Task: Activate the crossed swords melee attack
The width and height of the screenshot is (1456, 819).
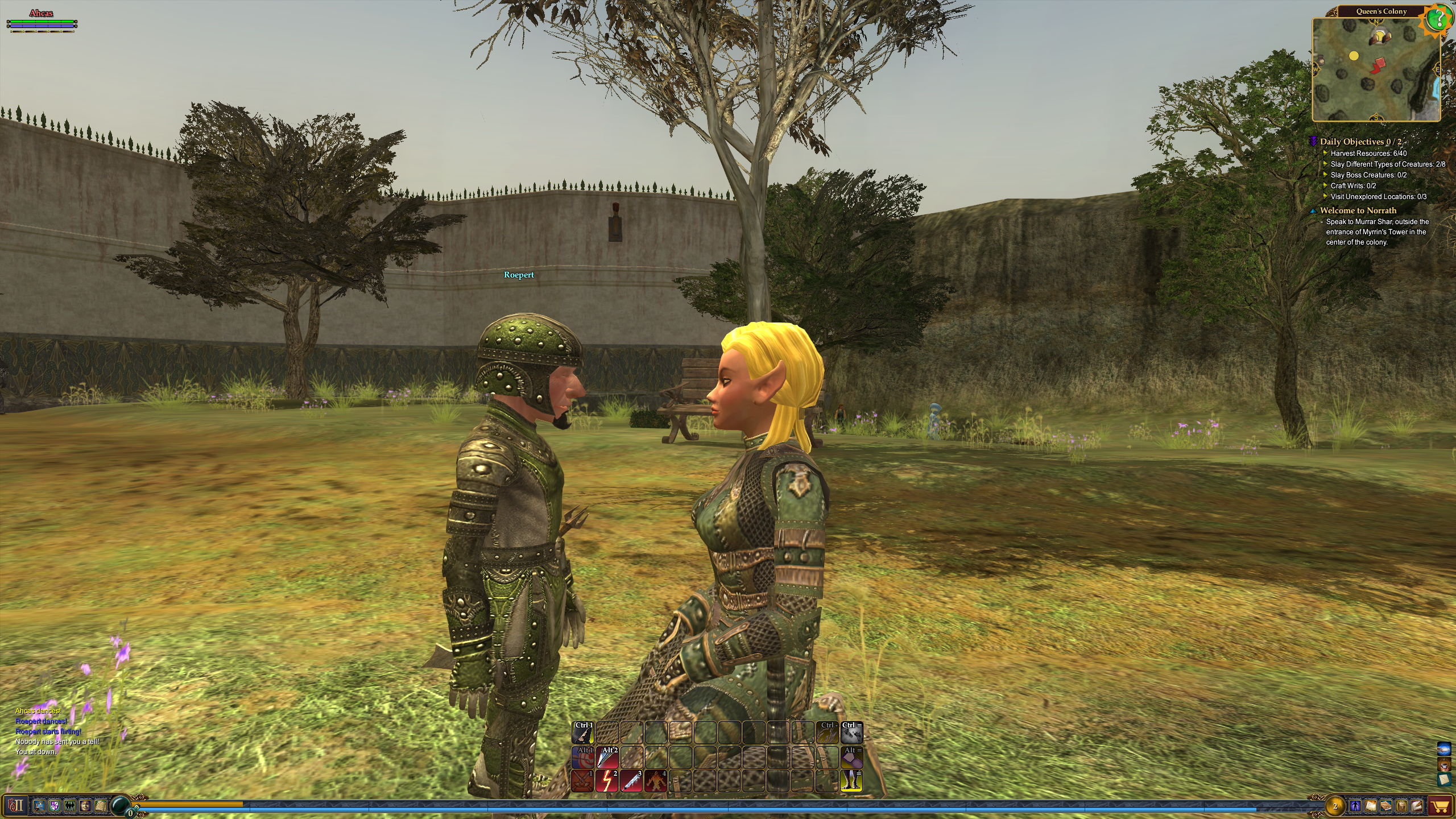Action: coord(582,781)
